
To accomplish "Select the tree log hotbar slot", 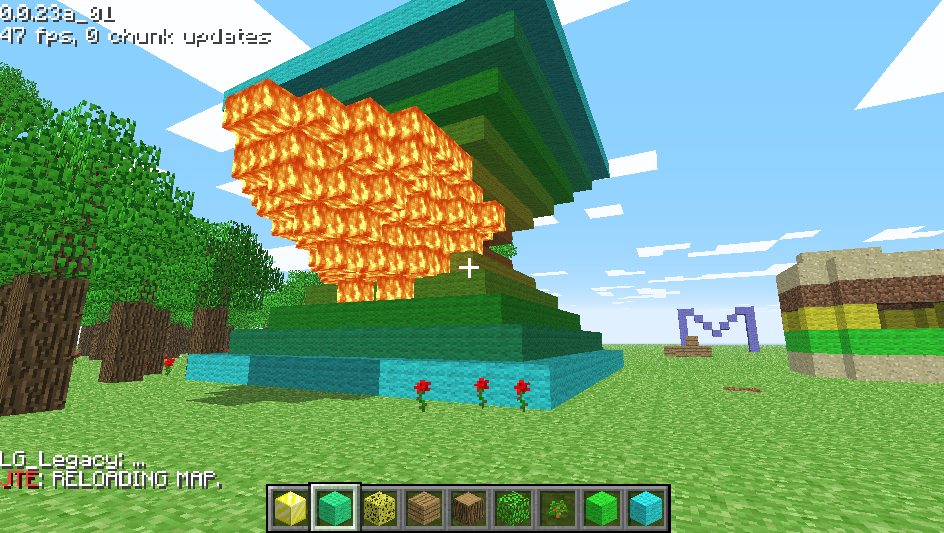I will [x=467, y=509].
